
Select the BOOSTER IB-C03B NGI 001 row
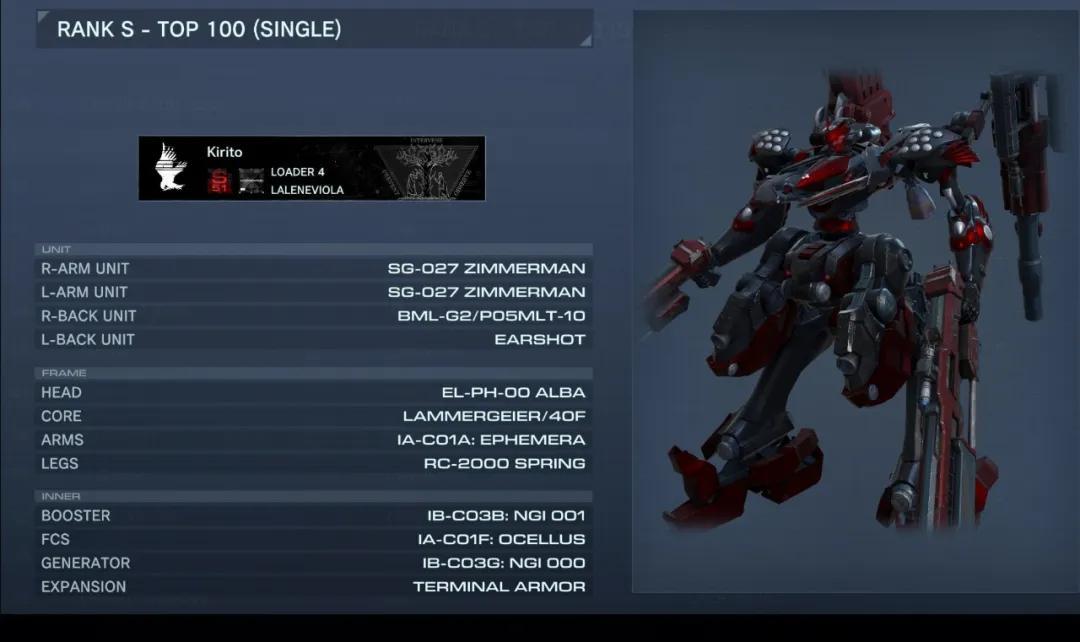click(313, 516)
